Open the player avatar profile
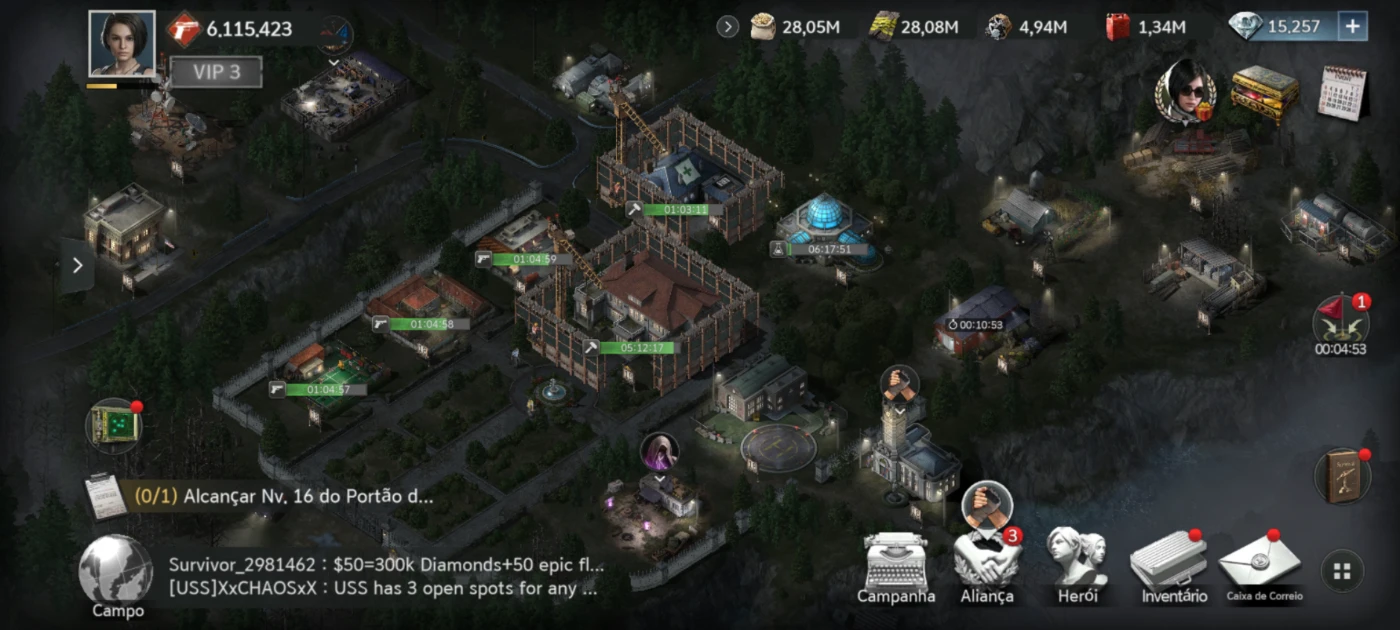This screenshot has width=1400, height=630. (122, 44)
